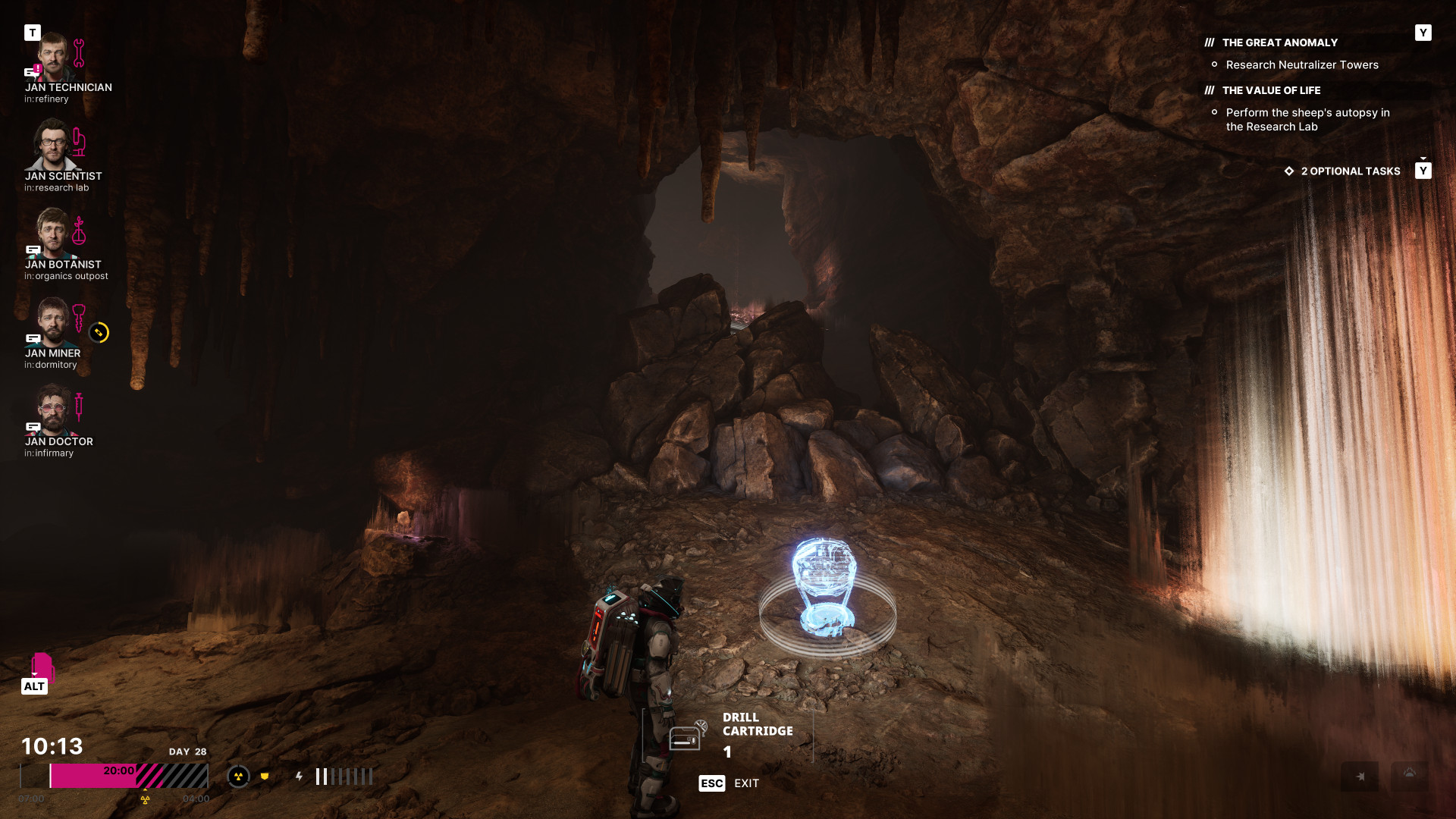Select Jan Technician's portrait
1456x819 pixels.
click(x=53, y=58)
